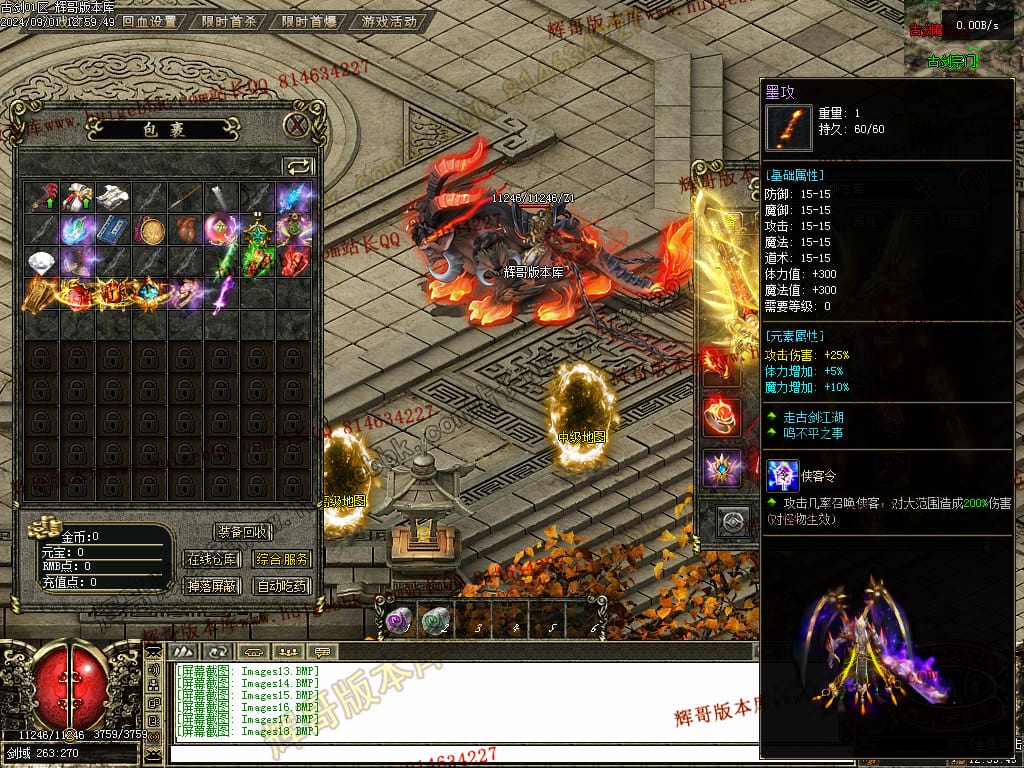Select the white diamond item in bag
This screenshot has width=1024, height=768.
(x=42, y=262)
